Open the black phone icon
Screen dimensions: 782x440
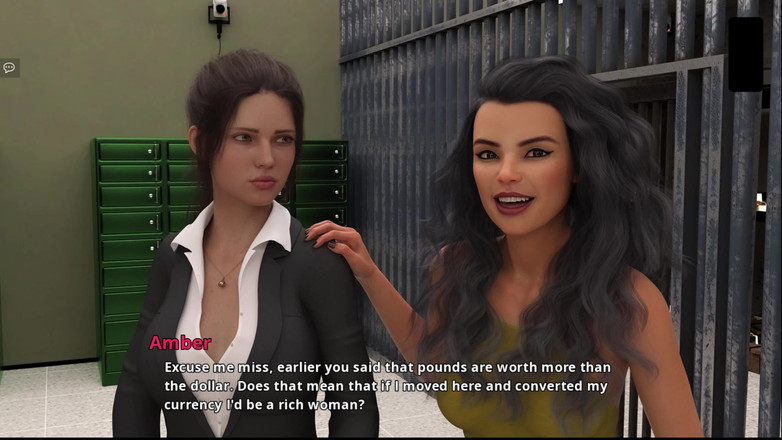click(745, 54)
